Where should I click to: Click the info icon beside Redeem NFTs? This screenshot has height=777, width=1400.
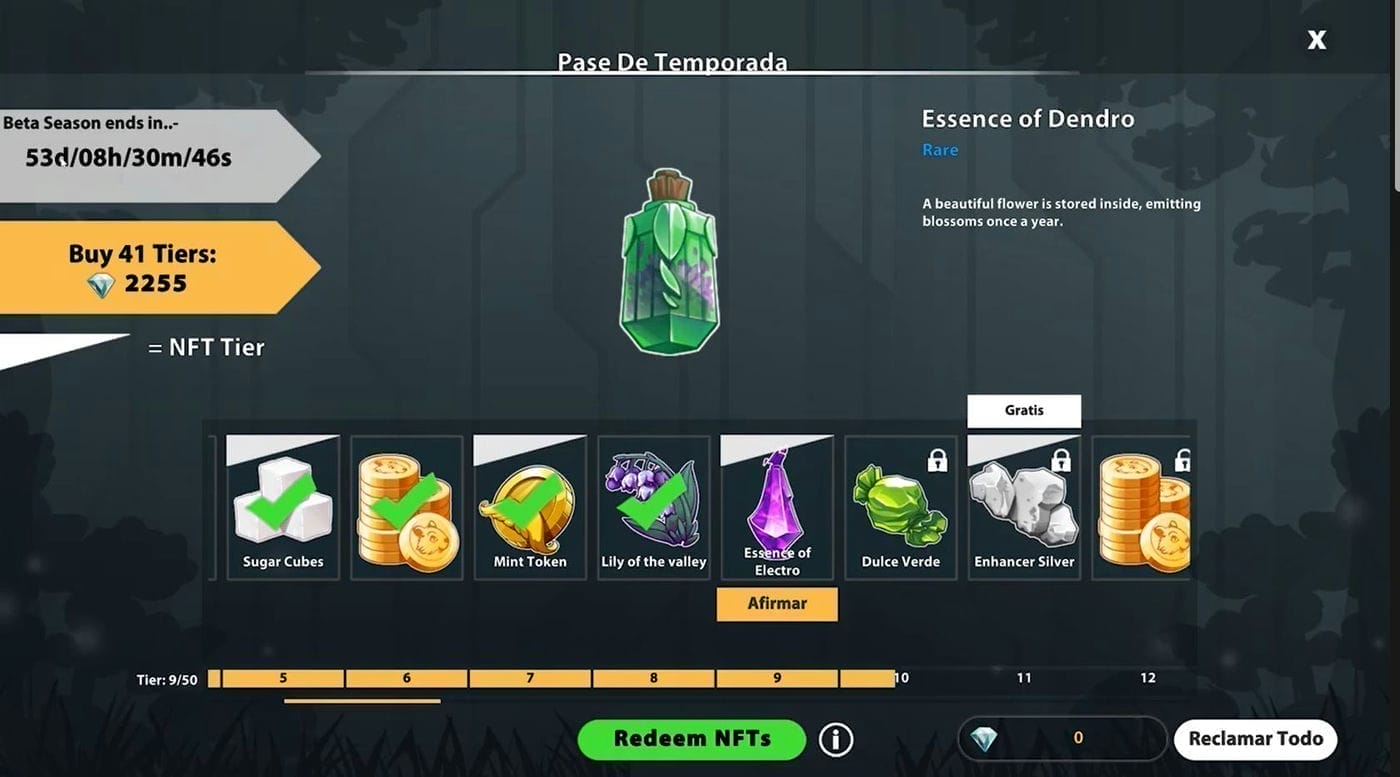pos(836,739)
